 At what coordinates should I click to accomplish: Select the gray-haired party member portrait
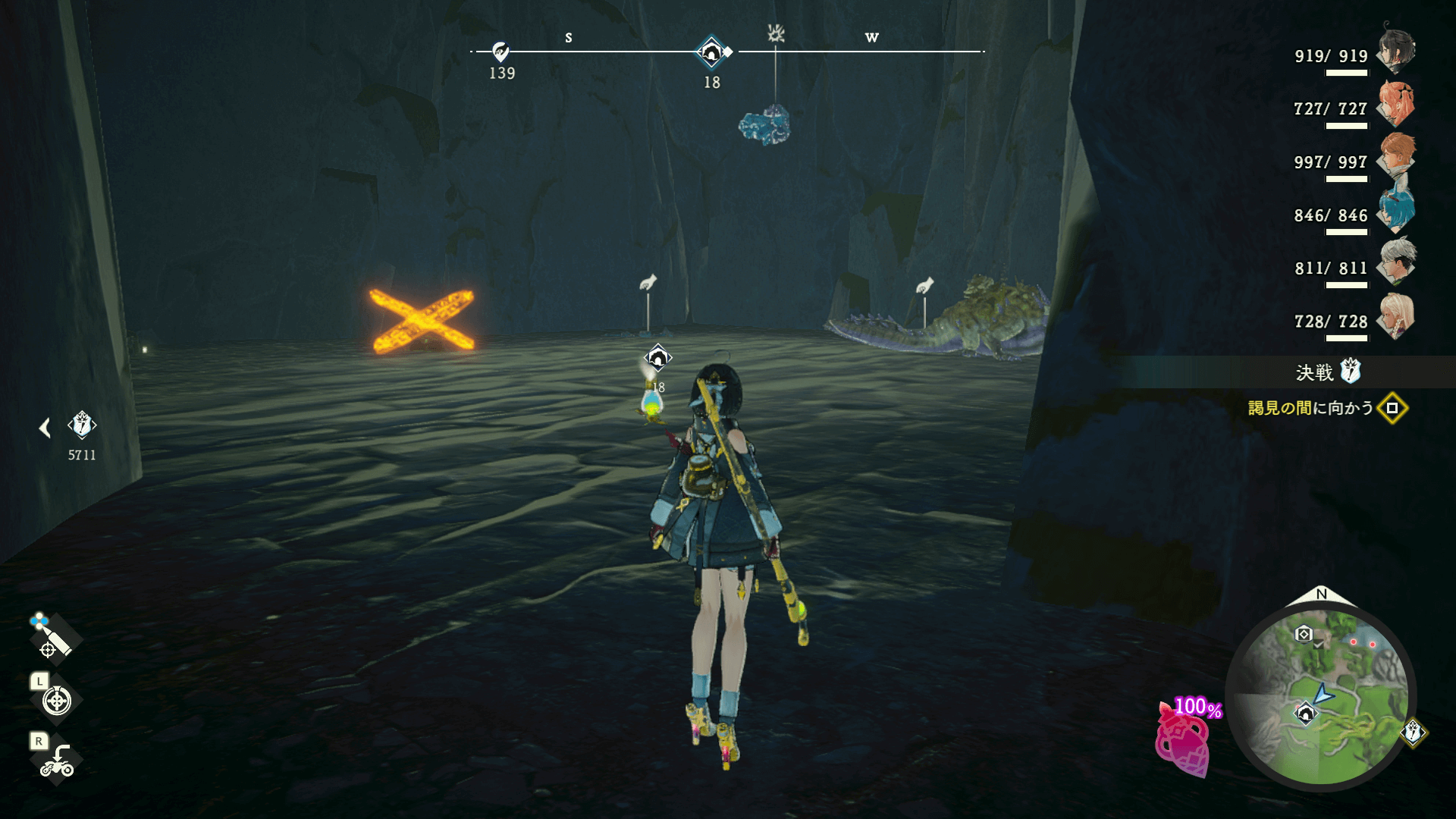point(1396,263)
